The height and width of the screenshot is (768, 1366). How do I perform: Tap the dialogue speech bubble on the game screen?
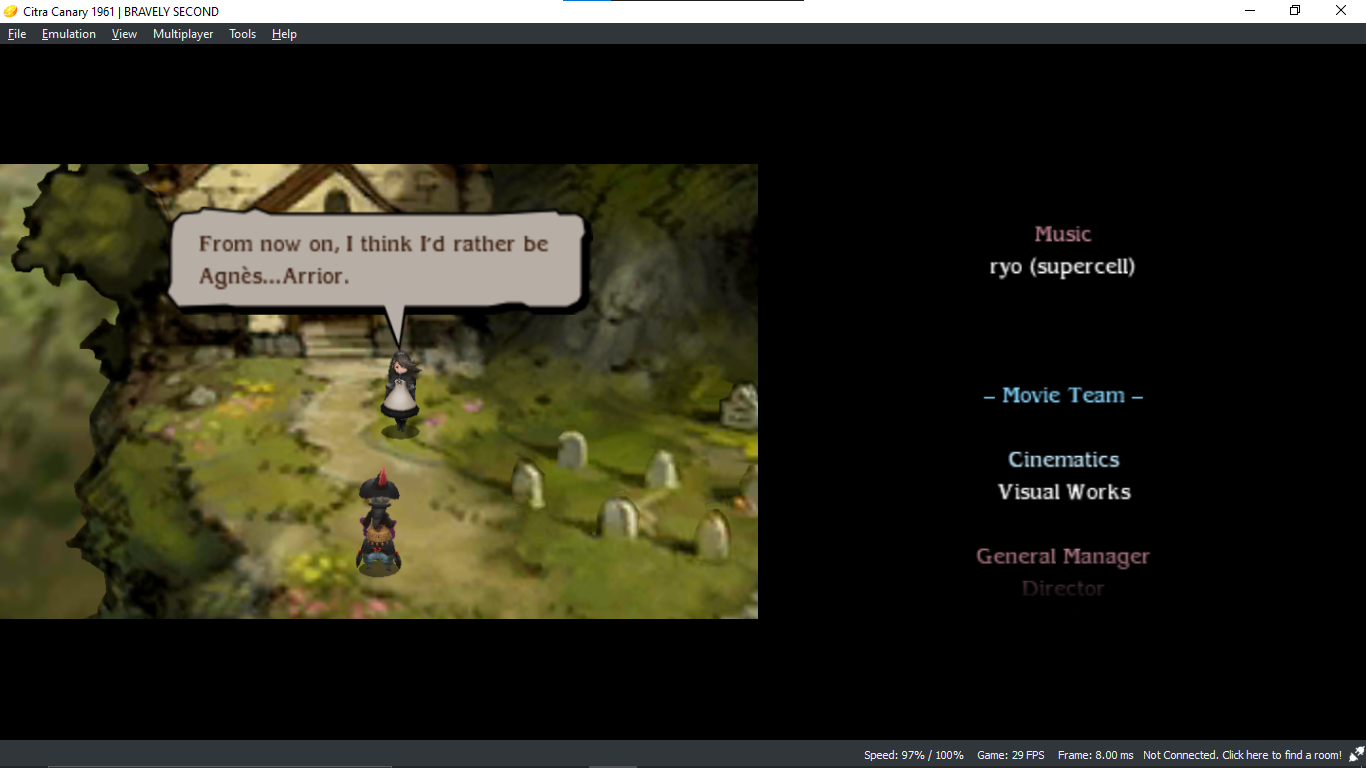coord(375,260)
